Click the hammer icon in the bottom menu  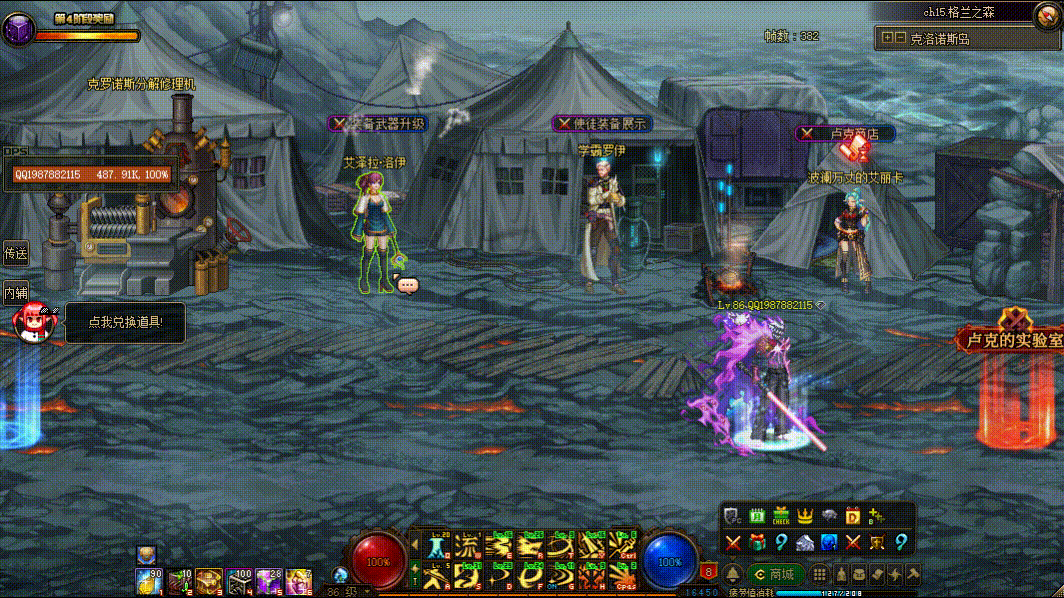click(911, 574)
